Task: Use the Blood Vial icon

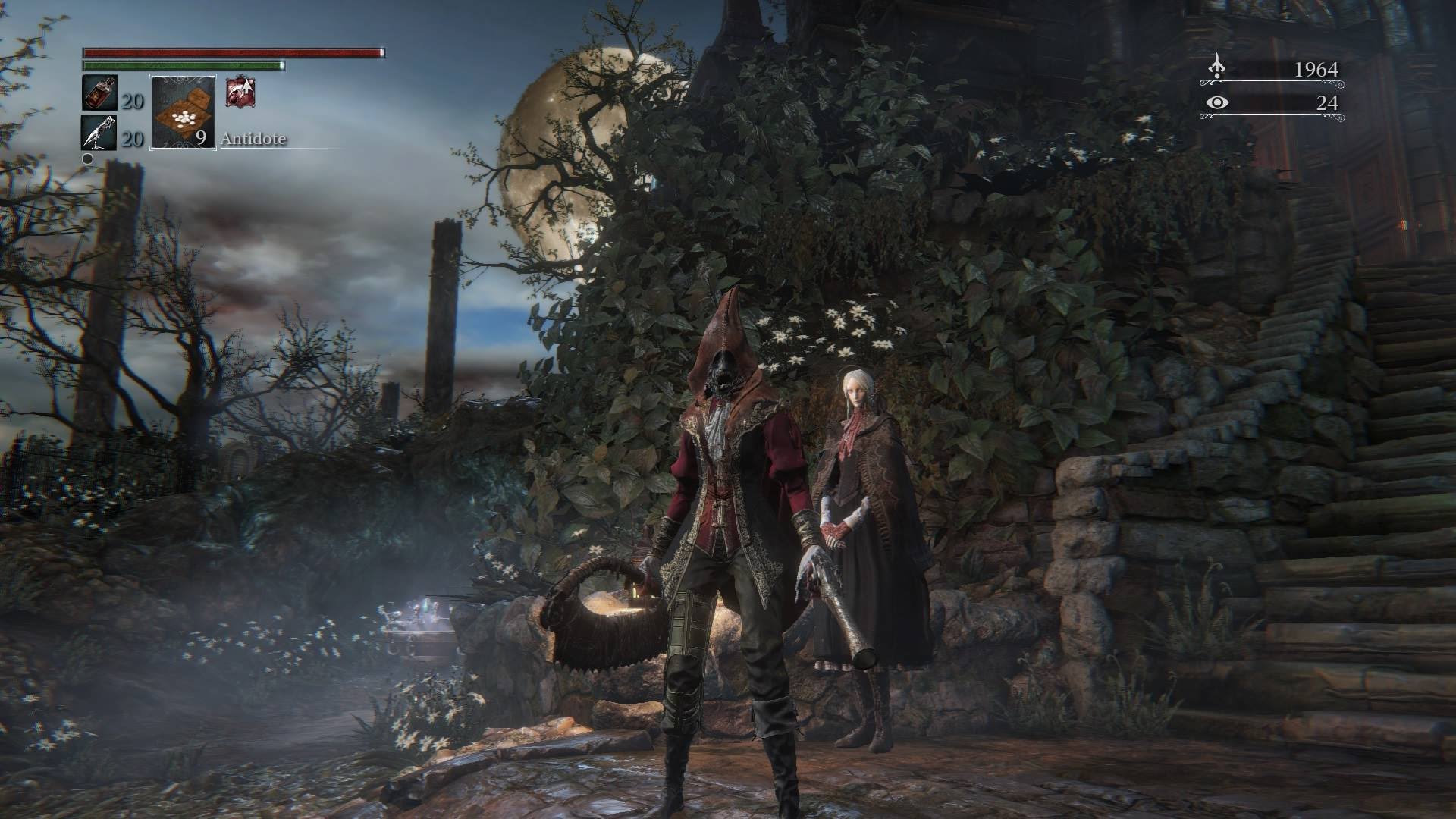Action: pos(99,93)
